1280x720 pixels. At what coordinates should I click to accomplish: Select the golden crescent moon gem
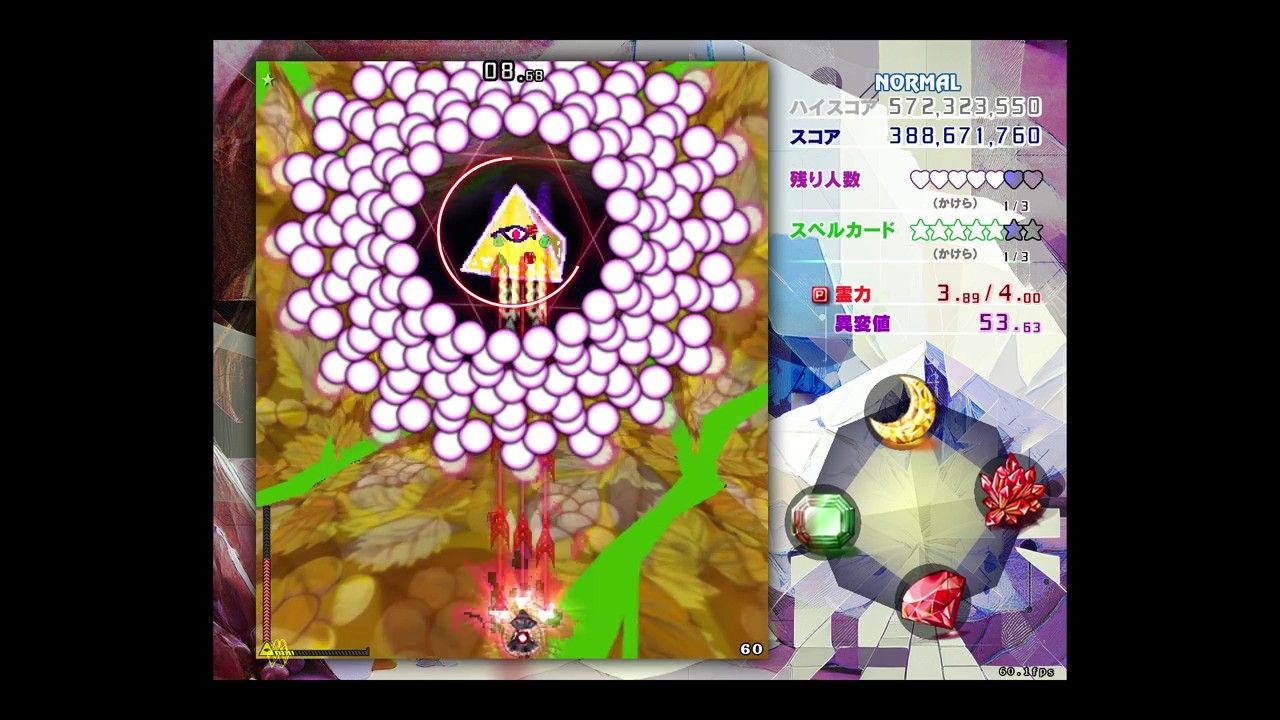[902, 411]
